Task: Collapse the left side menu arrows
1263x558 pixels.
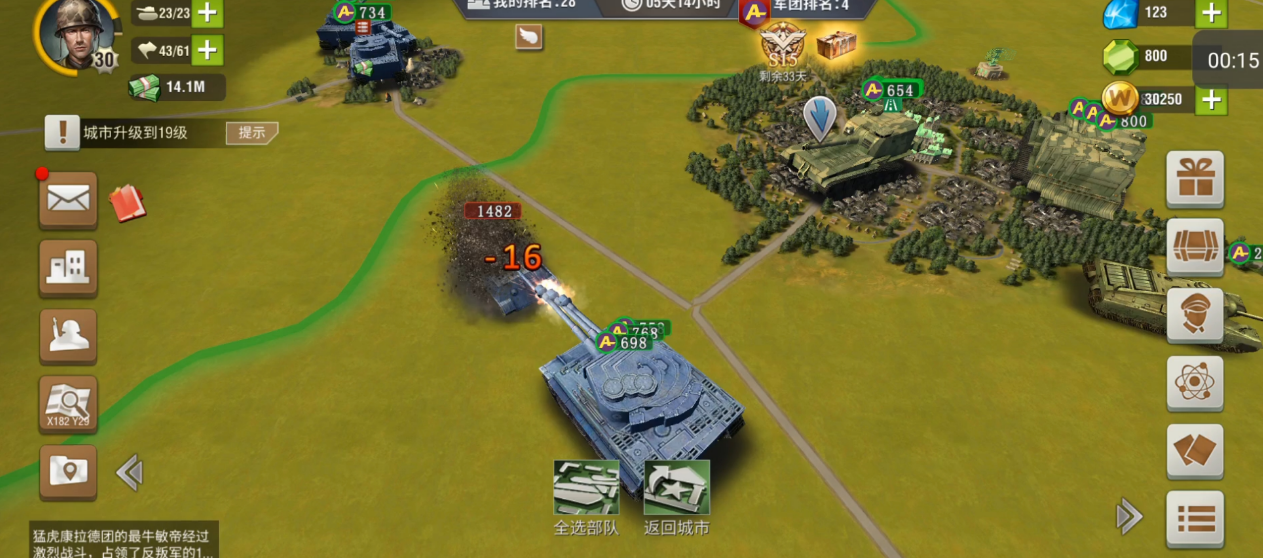Action: click(x=129, y=472)
